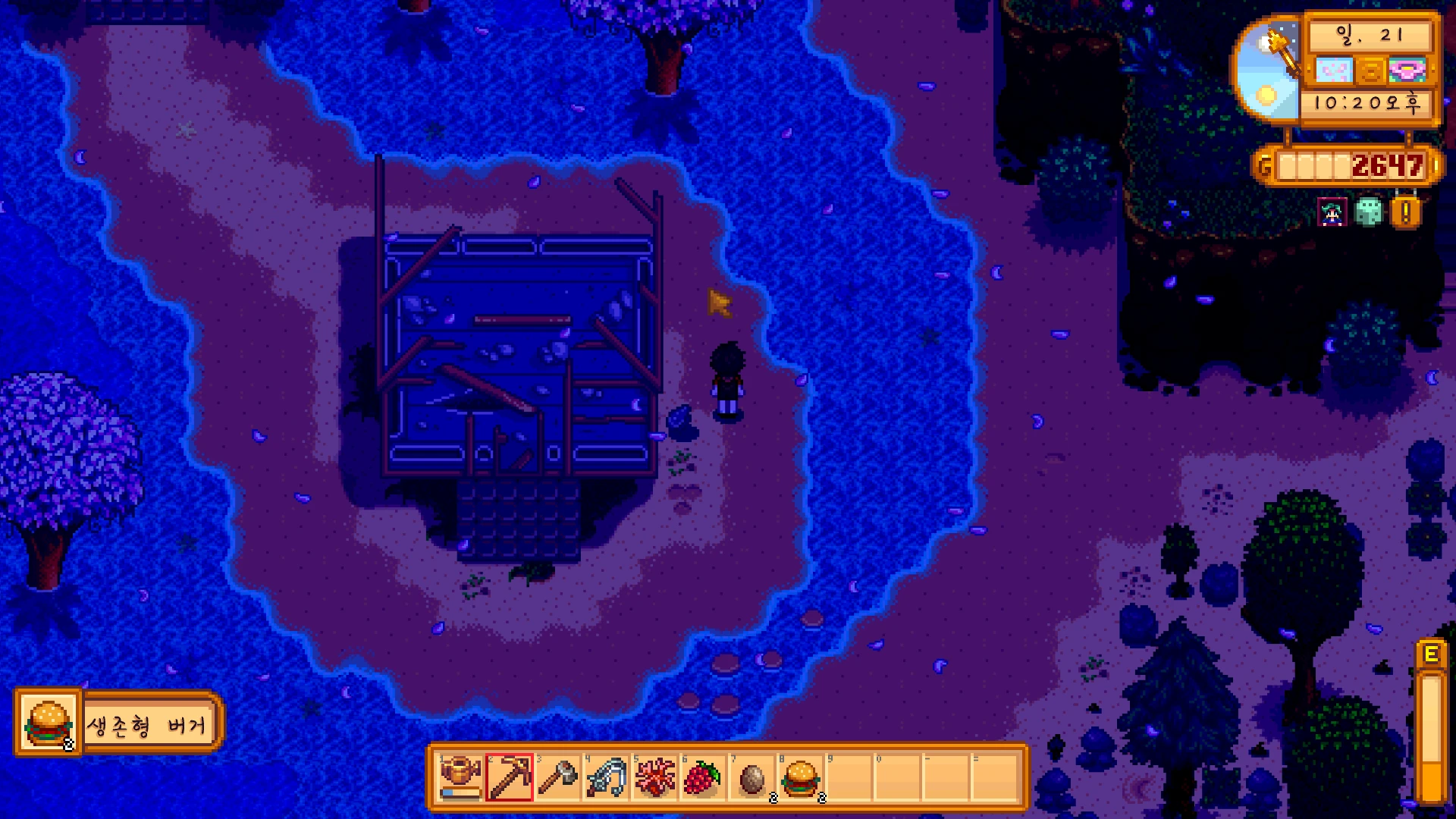Open the journal with the exclamation icon

click(1405, 213)
